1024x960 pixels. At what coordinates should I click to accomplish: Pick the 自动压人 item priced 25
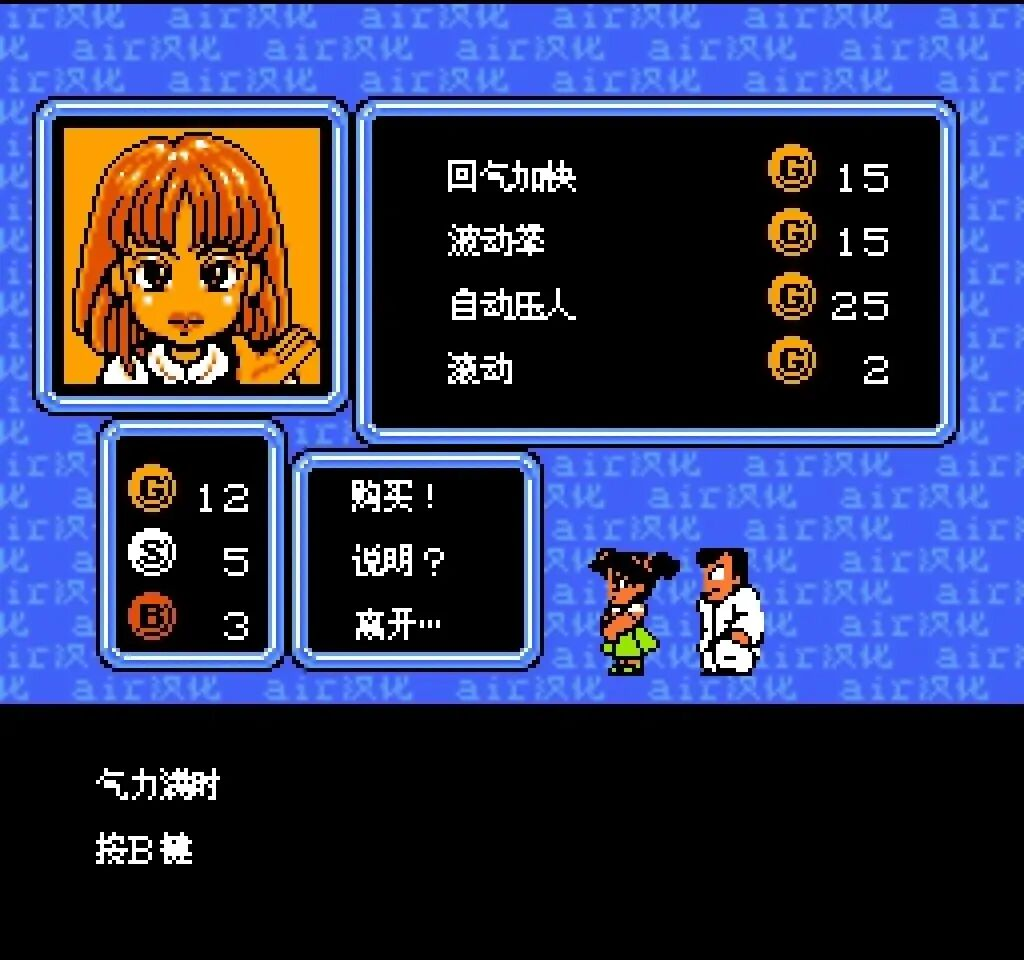click(512, 305)
